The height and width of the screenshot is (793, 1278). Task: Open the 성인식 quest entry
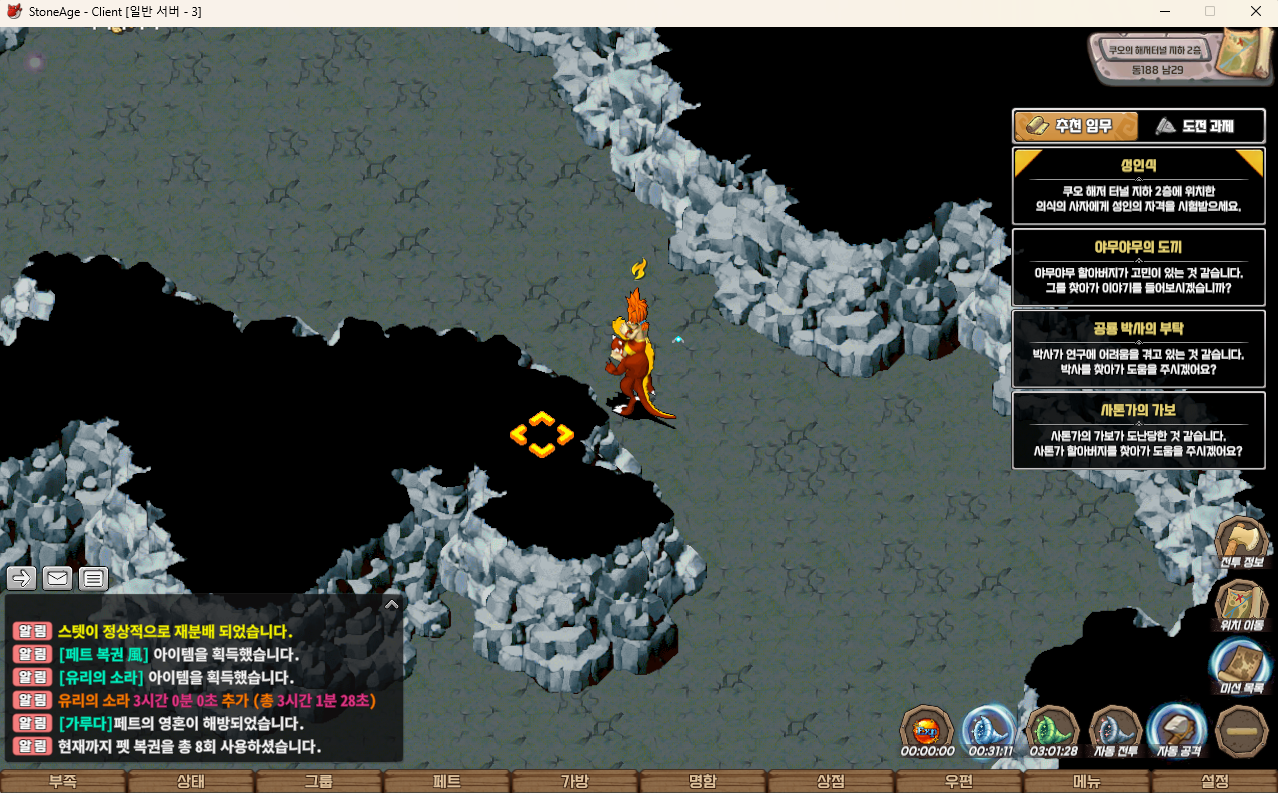[x=1138, y=186]
